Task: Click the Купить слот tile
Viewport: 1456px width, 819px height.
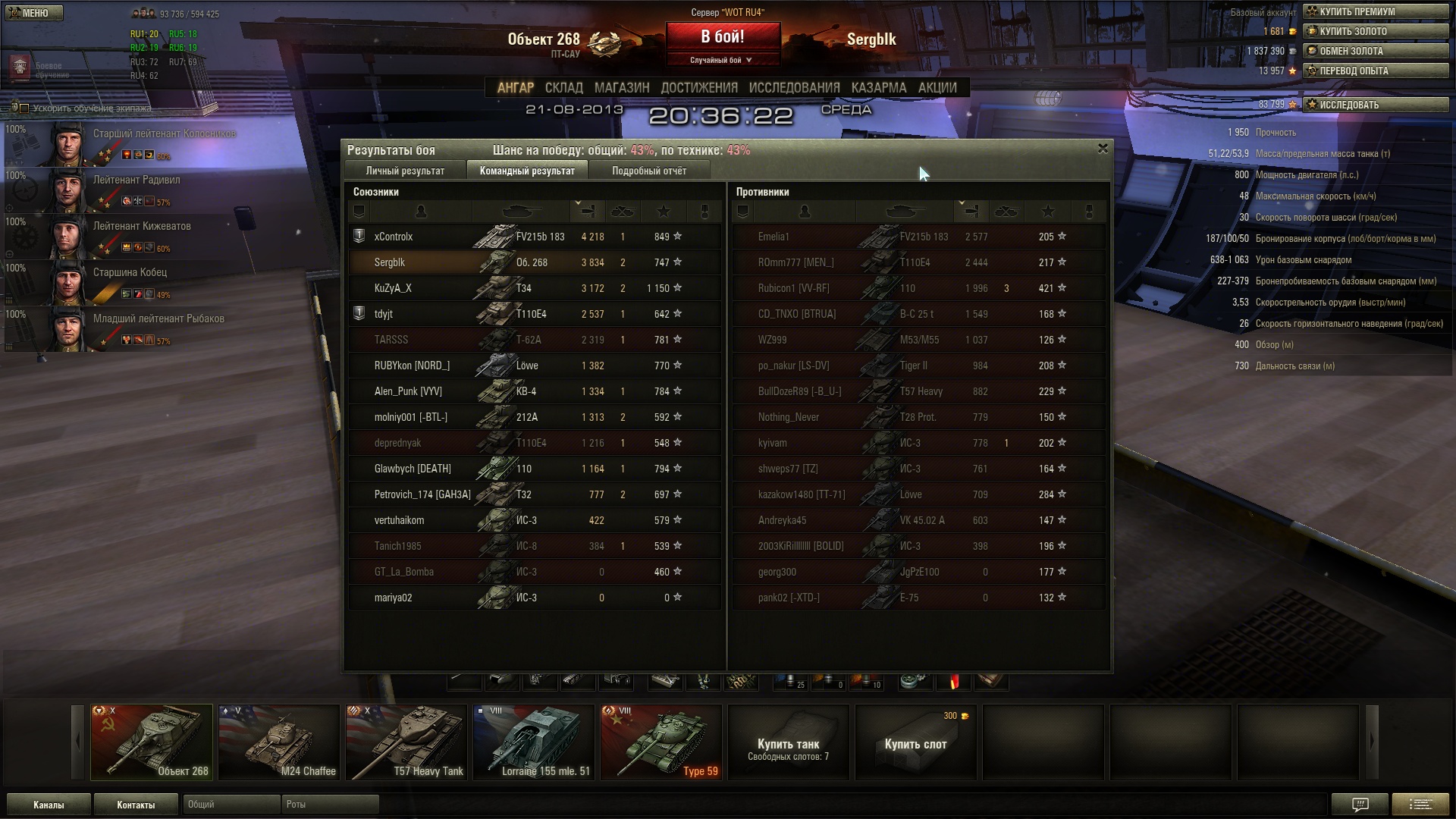Action: pyautogui.click(x=915, y=742)
